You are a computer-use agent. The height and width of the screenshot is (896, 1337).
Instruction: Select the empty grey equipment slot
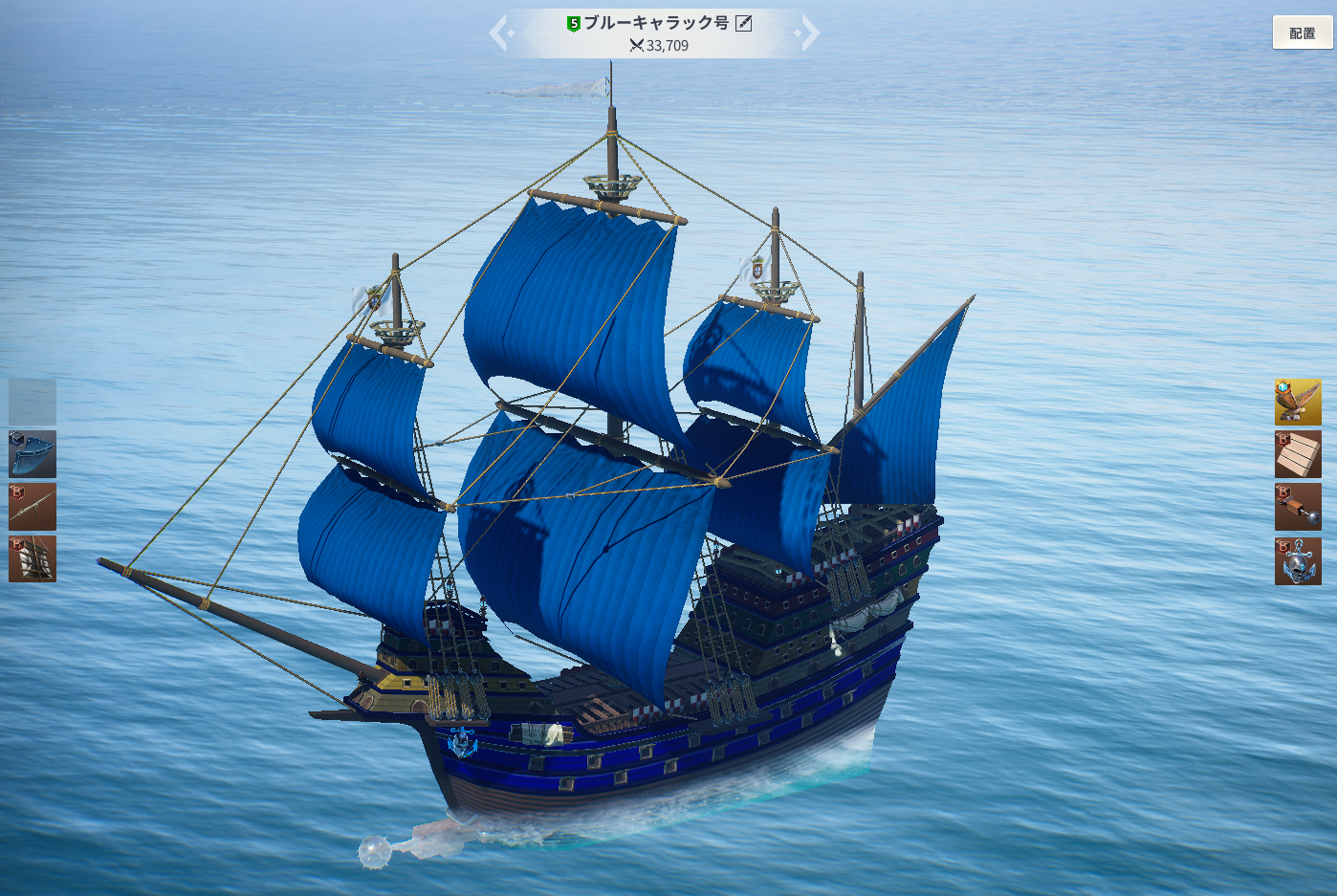tap(33, 402)
